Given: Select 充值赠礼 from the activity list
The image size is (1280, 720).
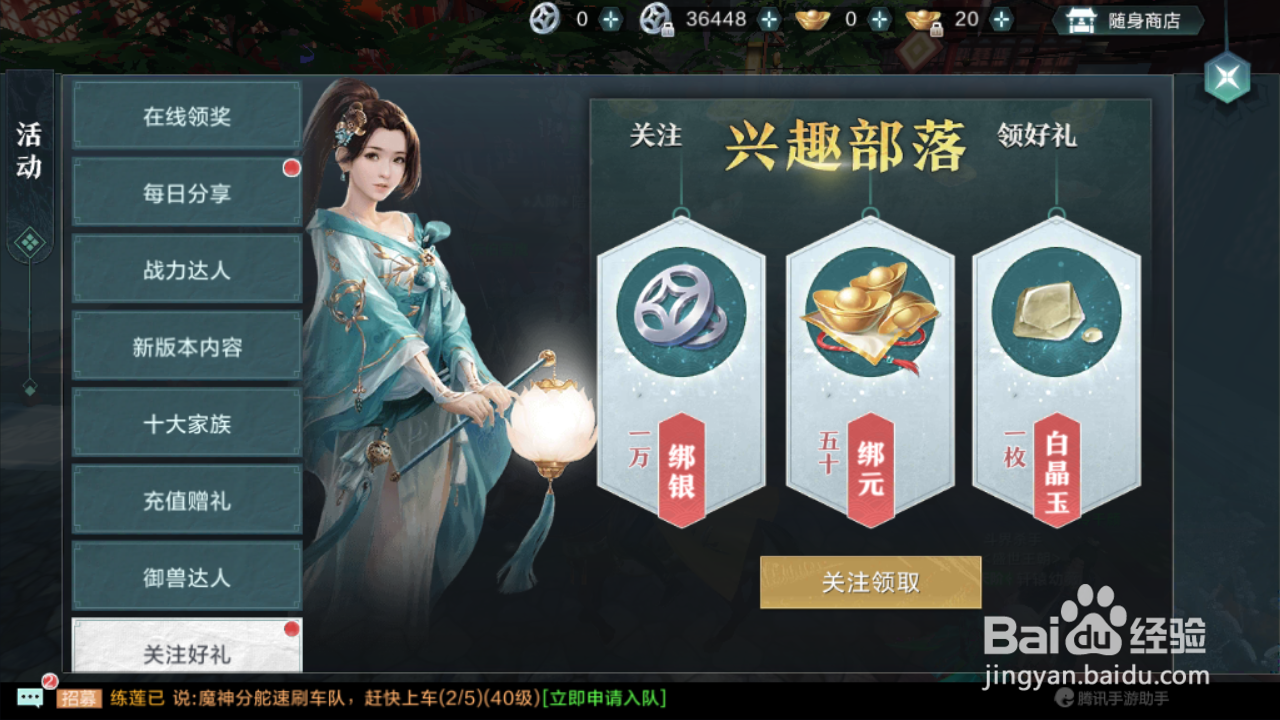Looking at the screenshot, I should [x=186, y=500].
